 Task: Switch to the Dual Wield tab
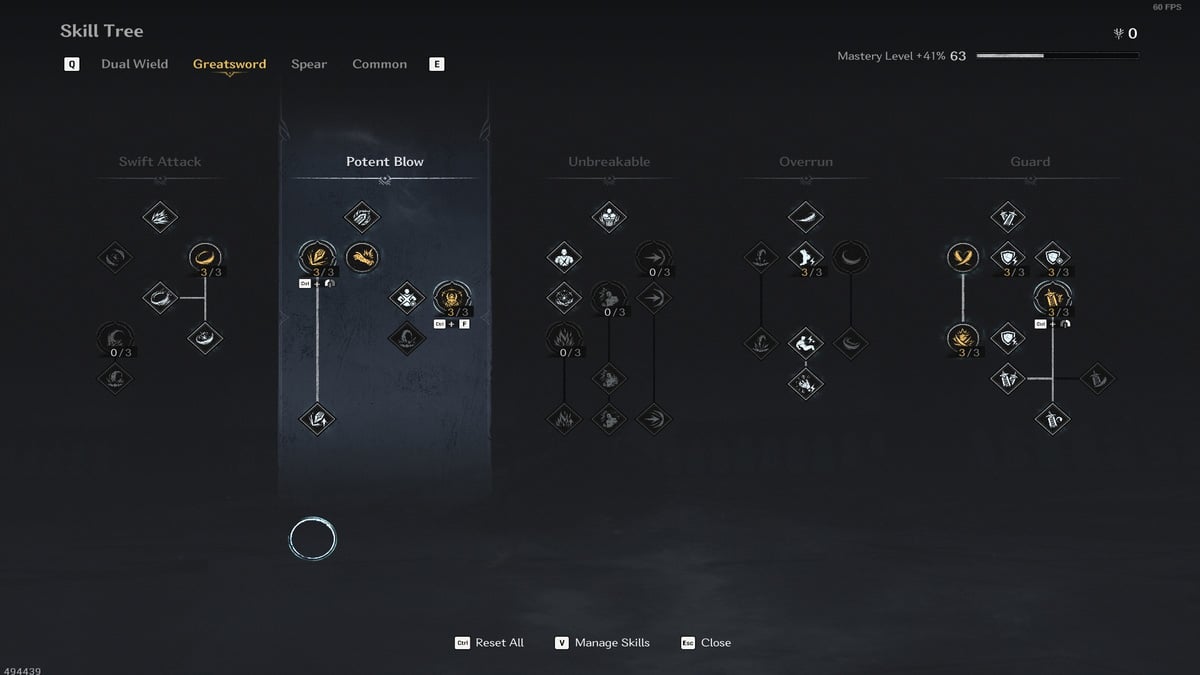click(134, 64)
